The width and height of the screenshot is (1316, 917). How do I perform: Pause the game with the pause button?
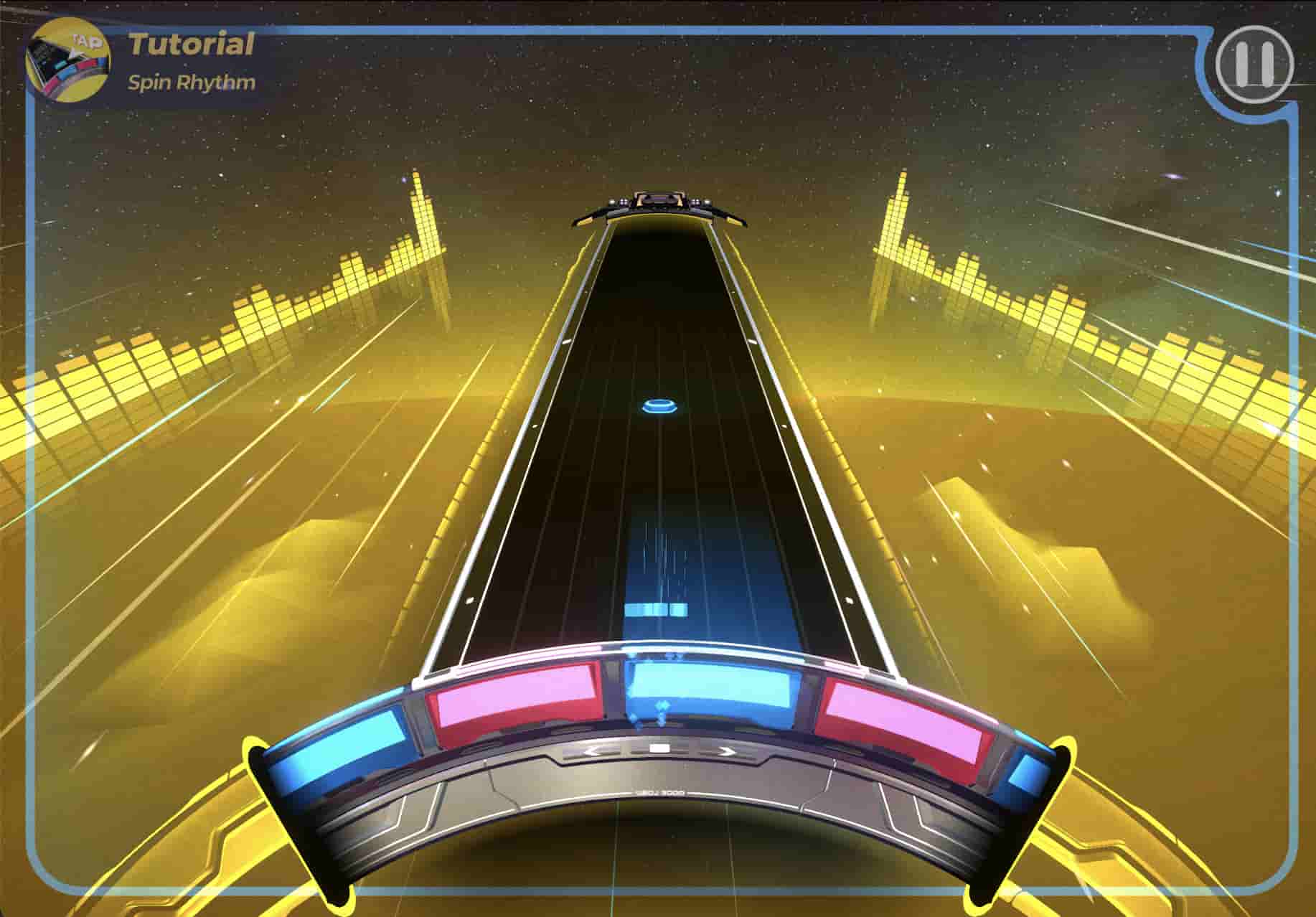[x=1254, y=65]
